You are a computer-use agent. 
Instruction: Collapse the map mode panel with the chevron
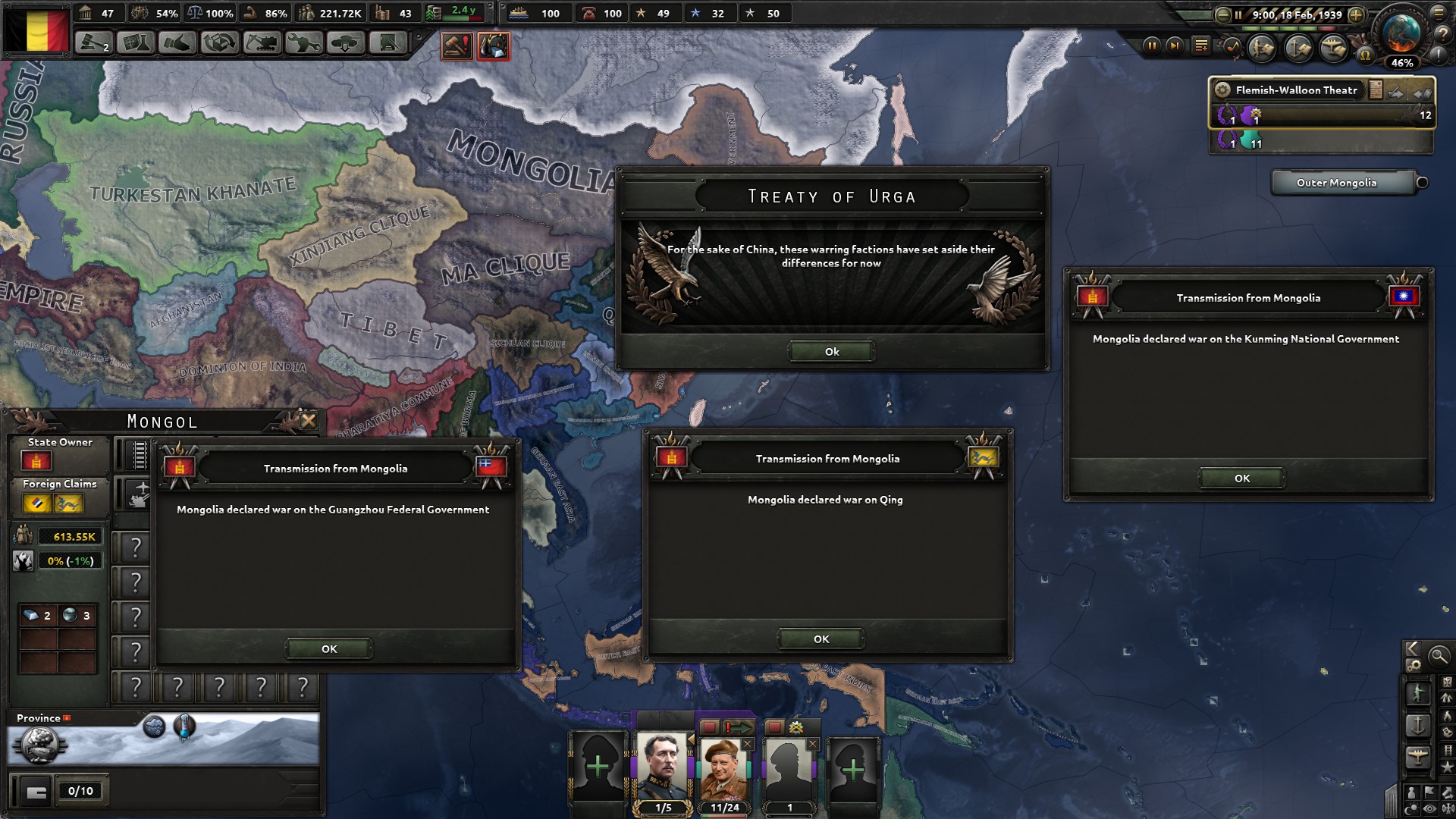click(1412, 650)
